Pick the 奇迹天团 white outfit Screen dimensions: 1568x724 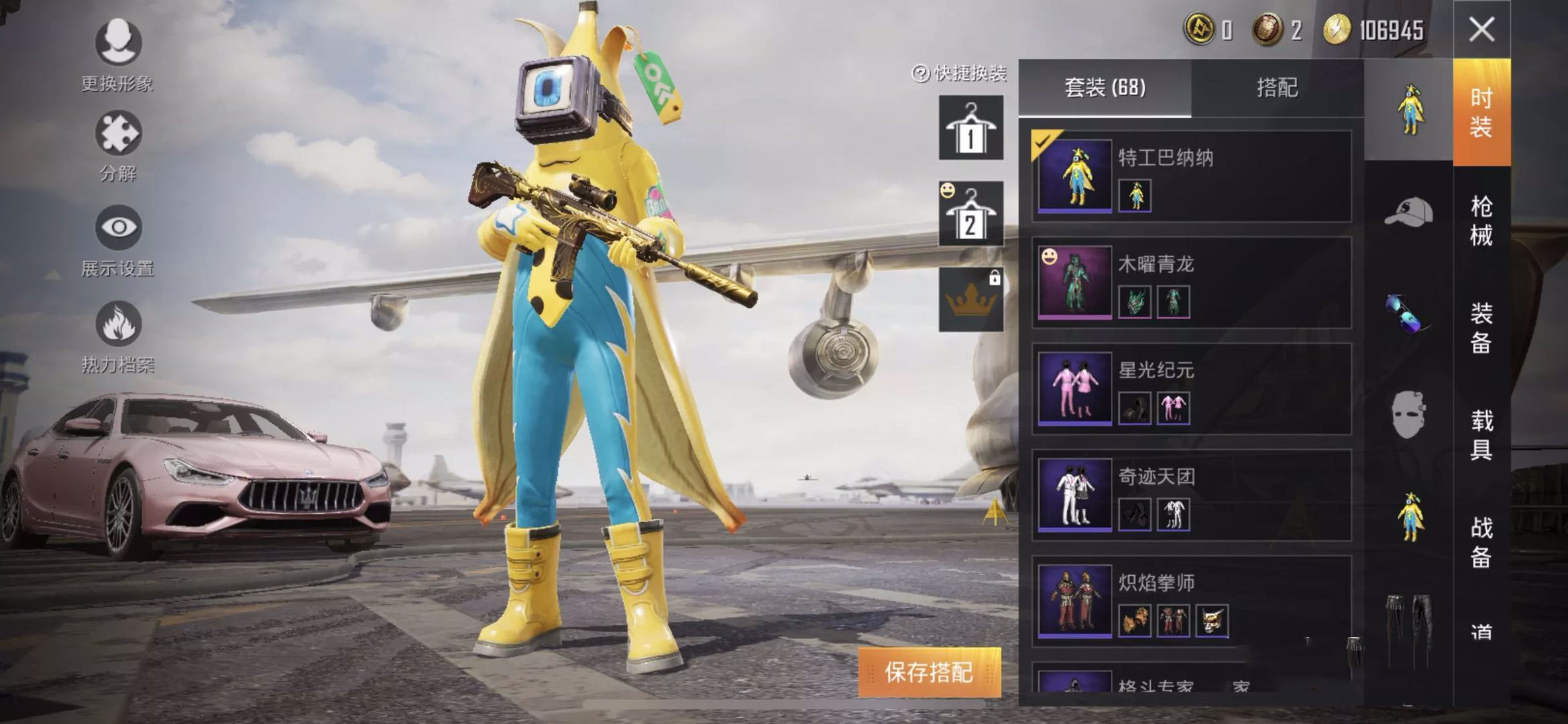click(1191, 495)
